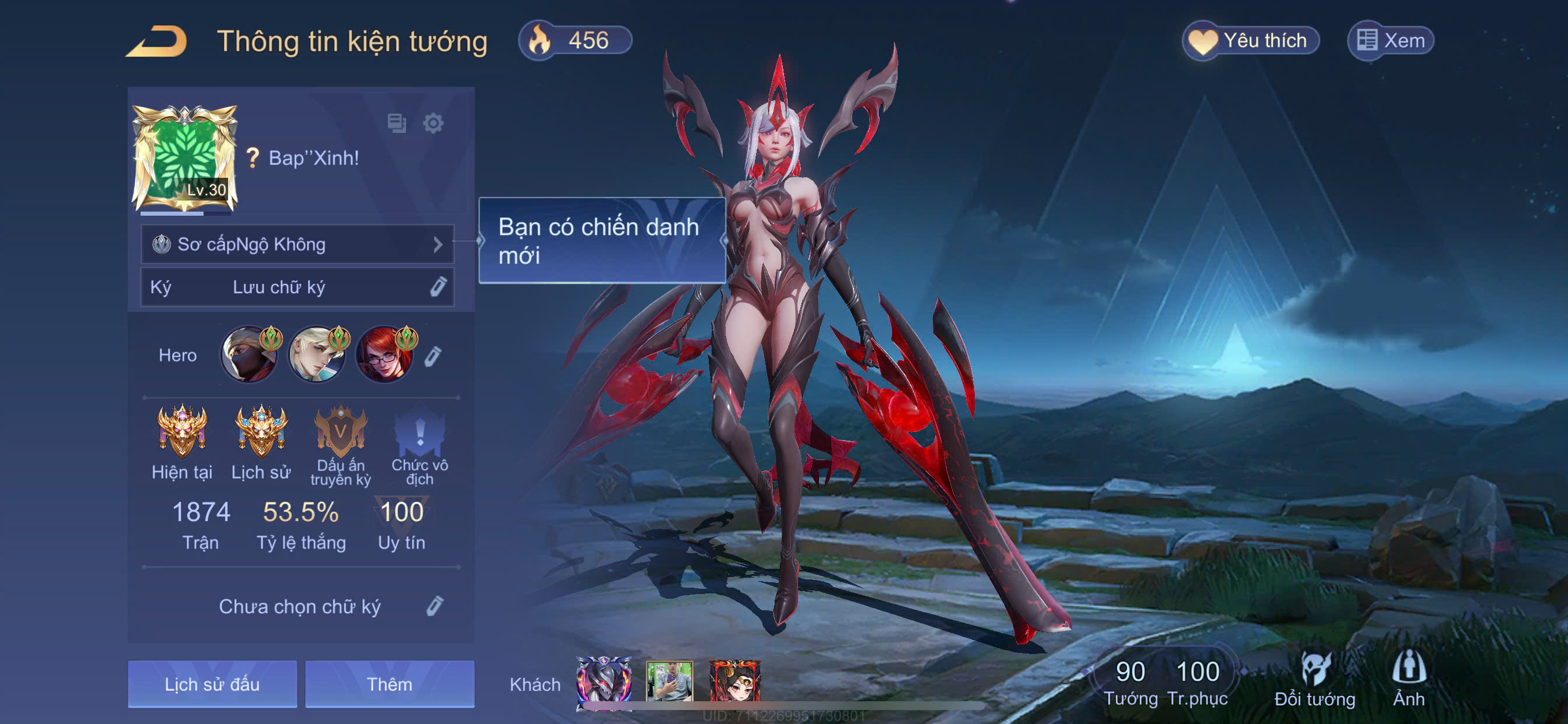
Task: Expand the Sơ cấp Ngộ Không title row
Action: (x=297, y=245)
